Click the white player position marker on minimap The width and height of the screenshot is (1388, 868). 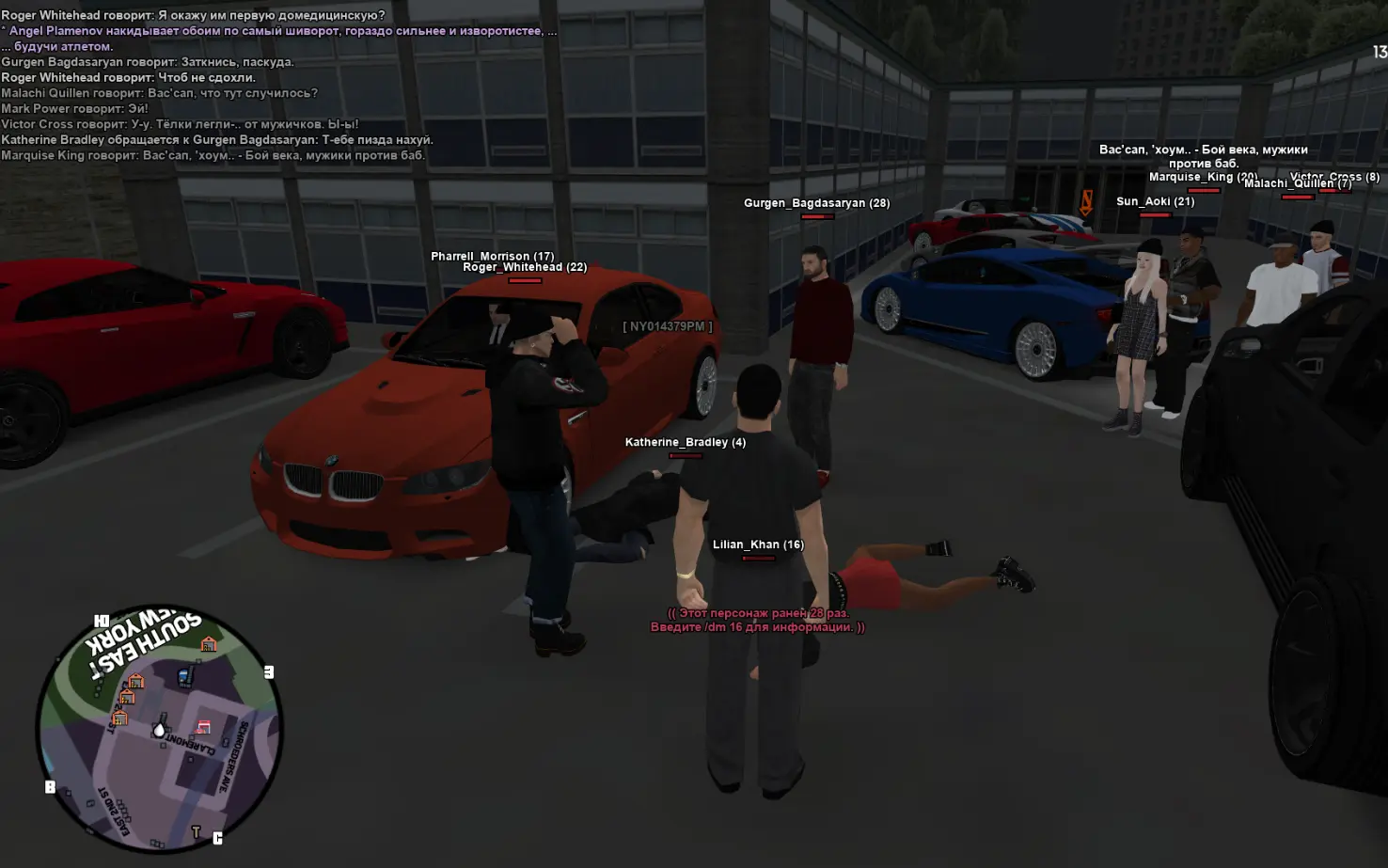160,730
